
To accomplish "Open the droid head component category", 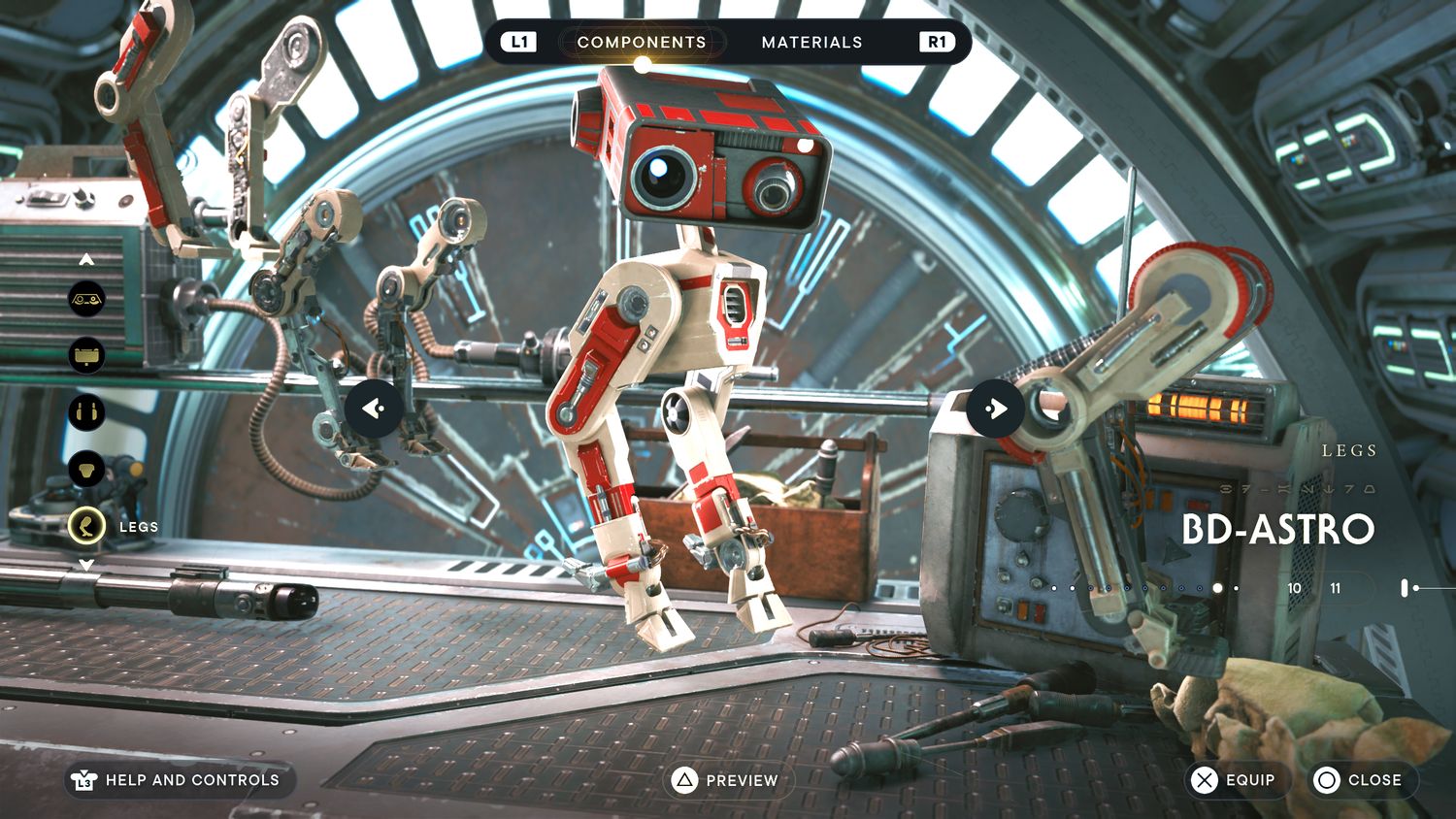I will pos(87,355).
